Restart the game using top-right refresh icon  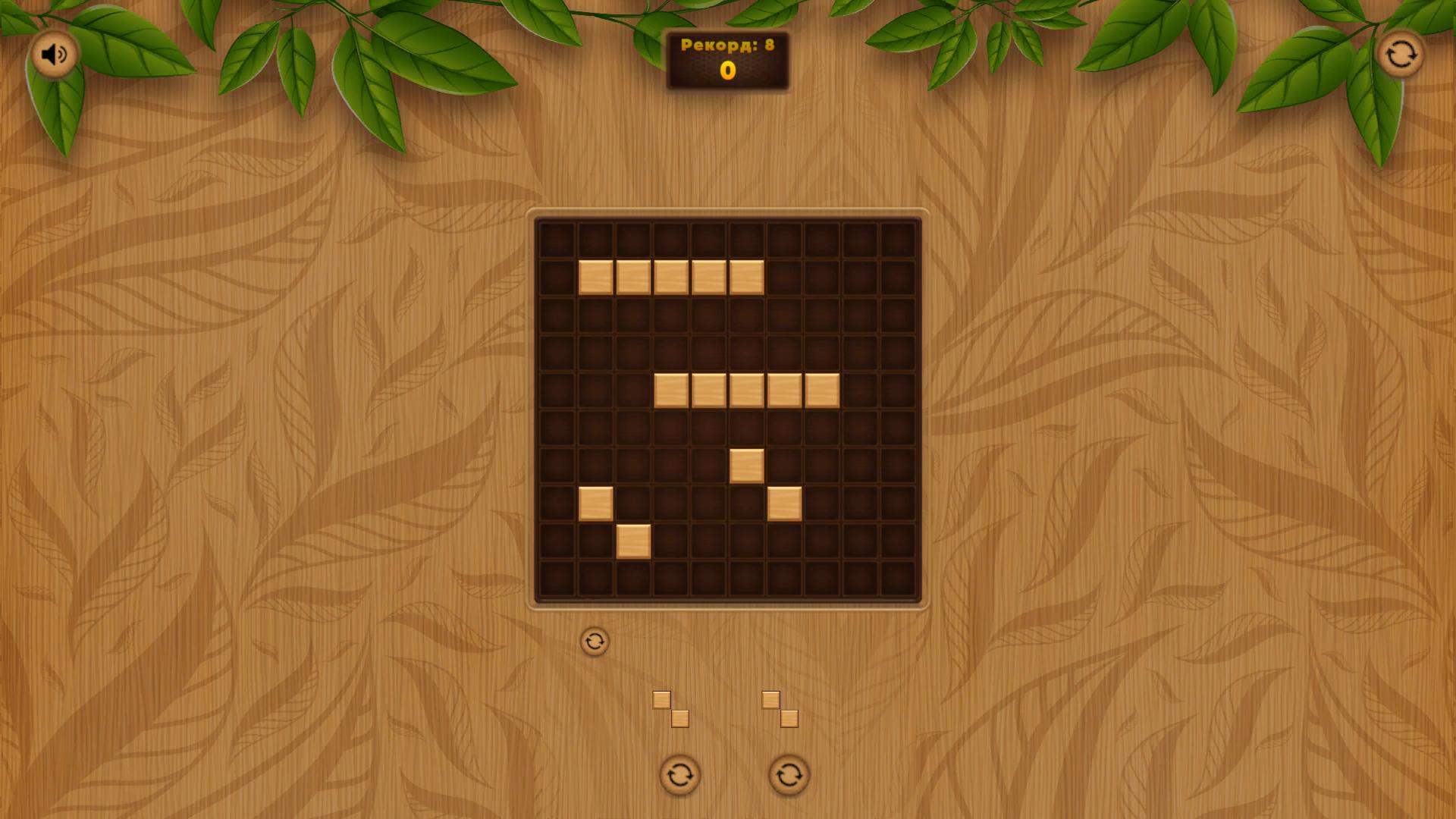tap(1401, 54)
